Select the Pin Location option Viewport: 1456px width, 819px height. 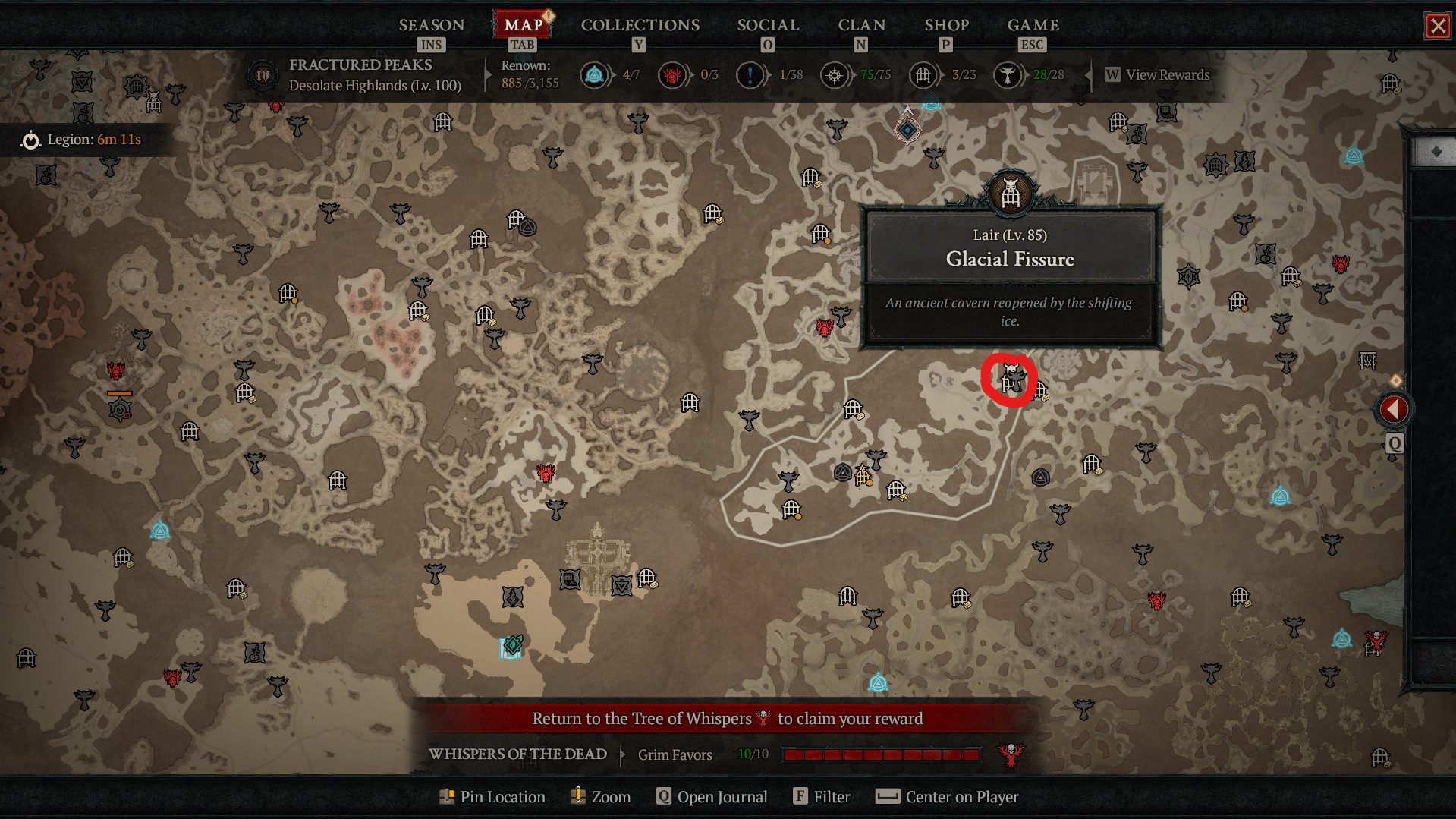click(492, 796)
